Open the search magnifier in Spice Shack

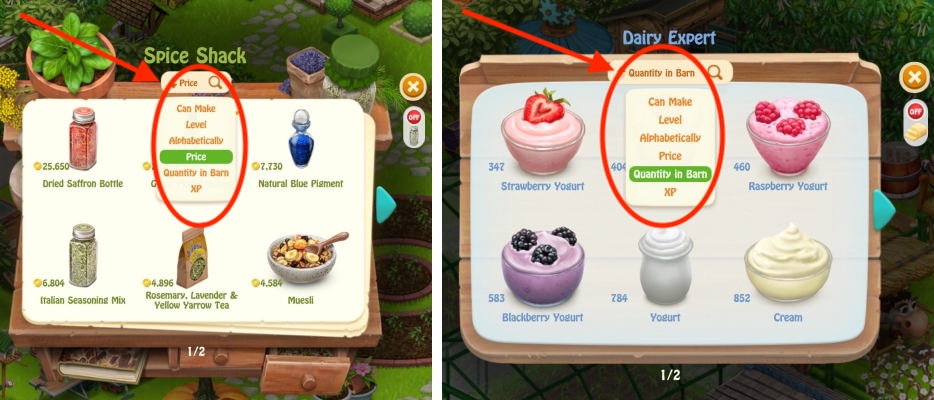216,82
